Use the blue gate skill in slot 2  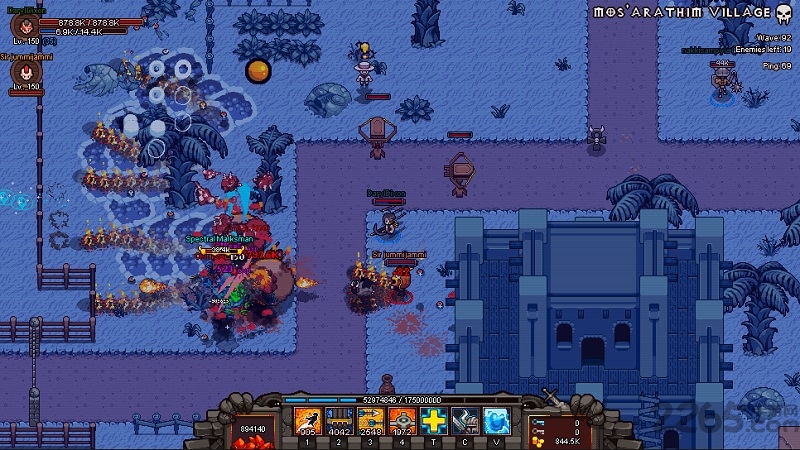click(338, 421)
